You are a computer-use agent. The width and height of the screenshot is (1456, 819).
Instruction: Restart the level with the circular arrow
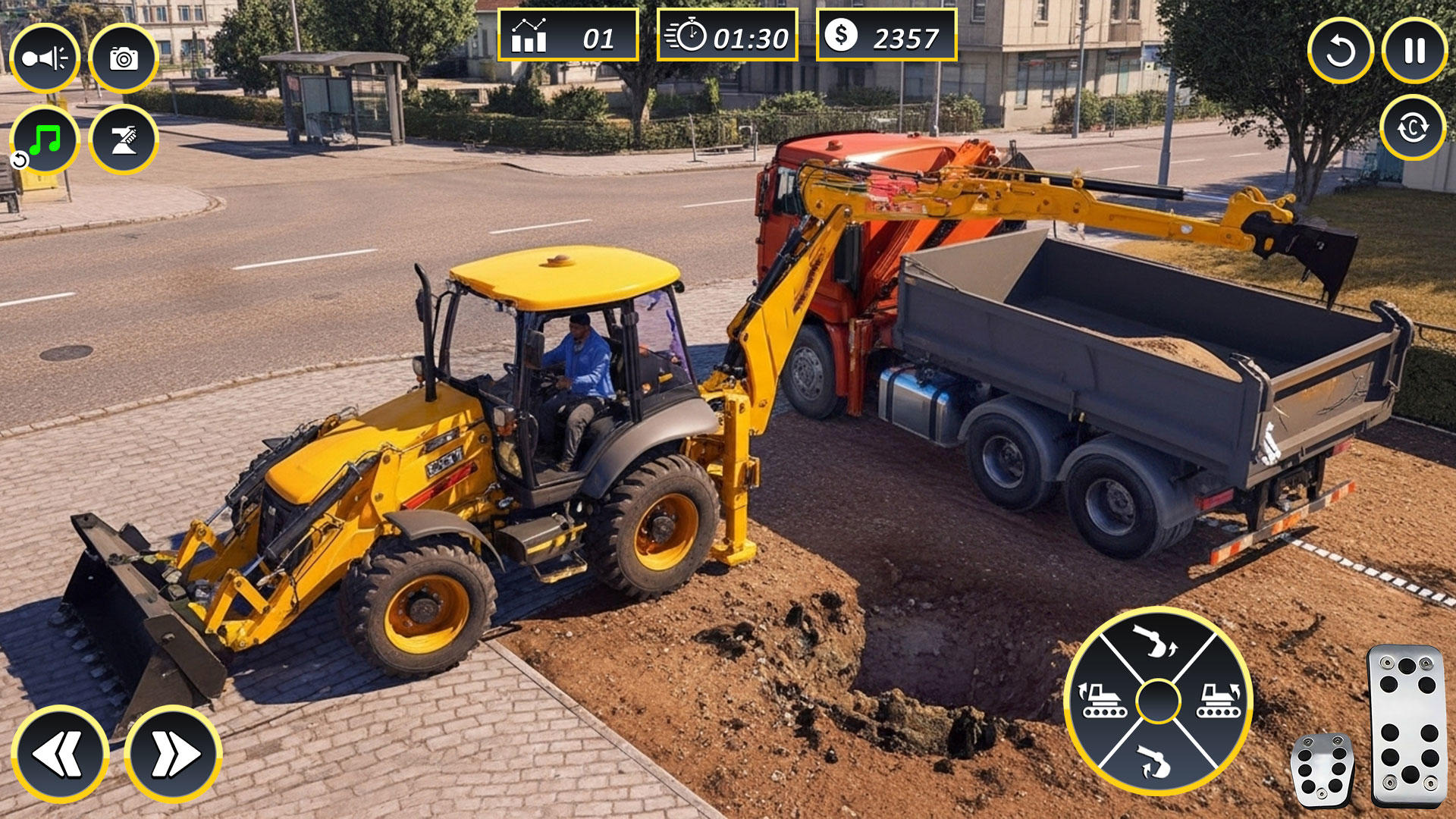coord(1340,51)
